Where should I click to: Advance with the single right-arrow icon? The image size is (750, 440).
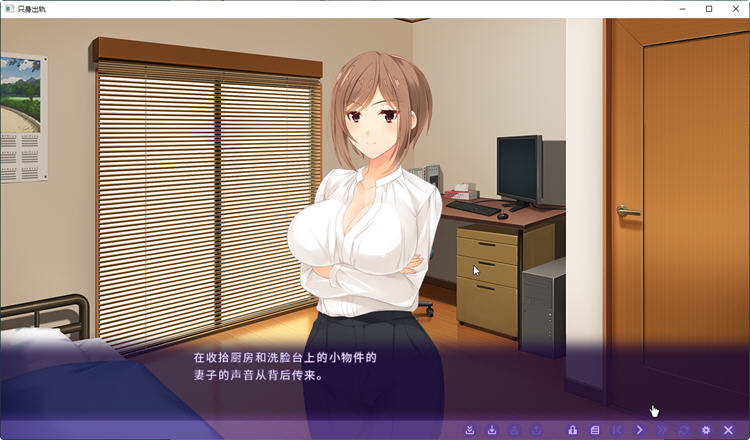(640, 430)
